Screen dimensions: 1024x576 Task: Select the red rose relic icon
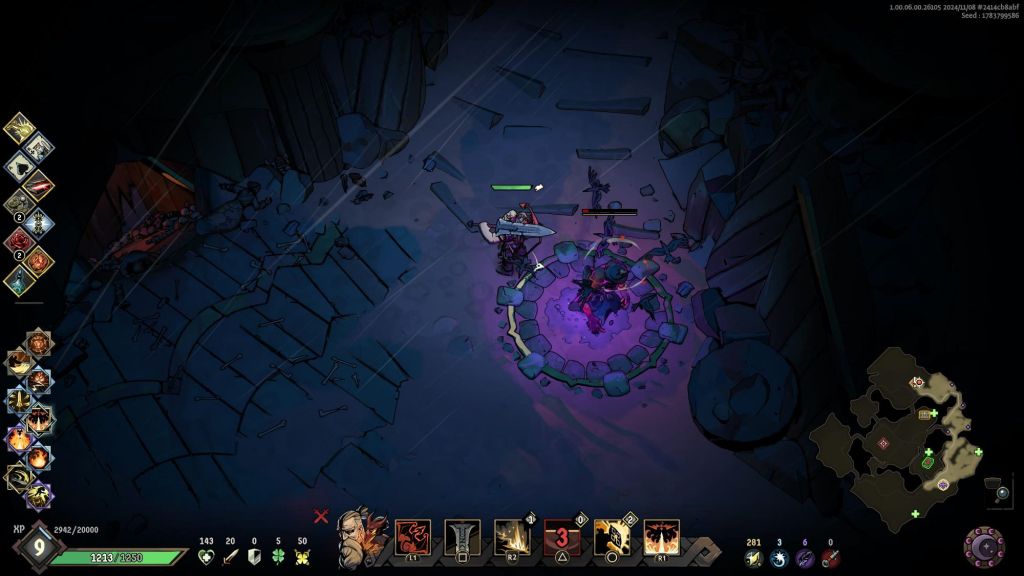[19, 240]
